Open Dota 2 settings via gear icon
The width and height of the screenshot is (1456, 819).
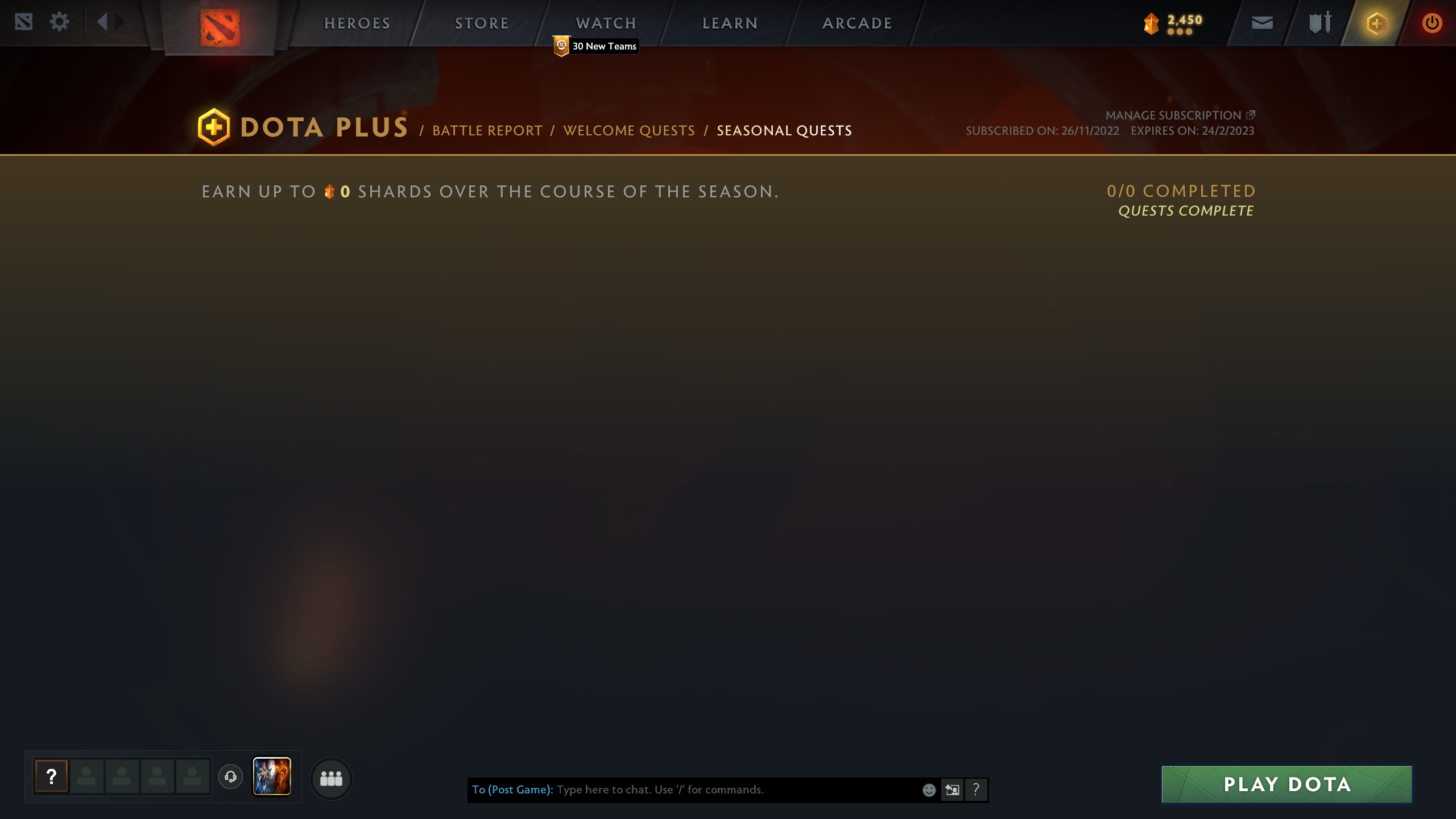pyautogui.click(x=58, y=22)
